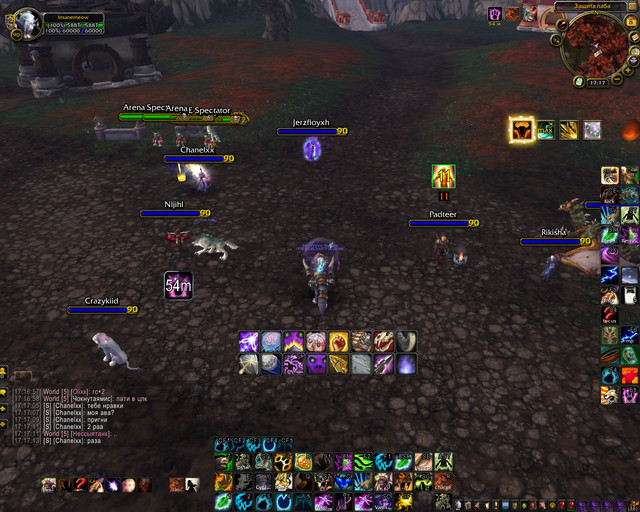Activate the purple skull face ability
The image size is (640, 512).
click(x=316, y=365)
